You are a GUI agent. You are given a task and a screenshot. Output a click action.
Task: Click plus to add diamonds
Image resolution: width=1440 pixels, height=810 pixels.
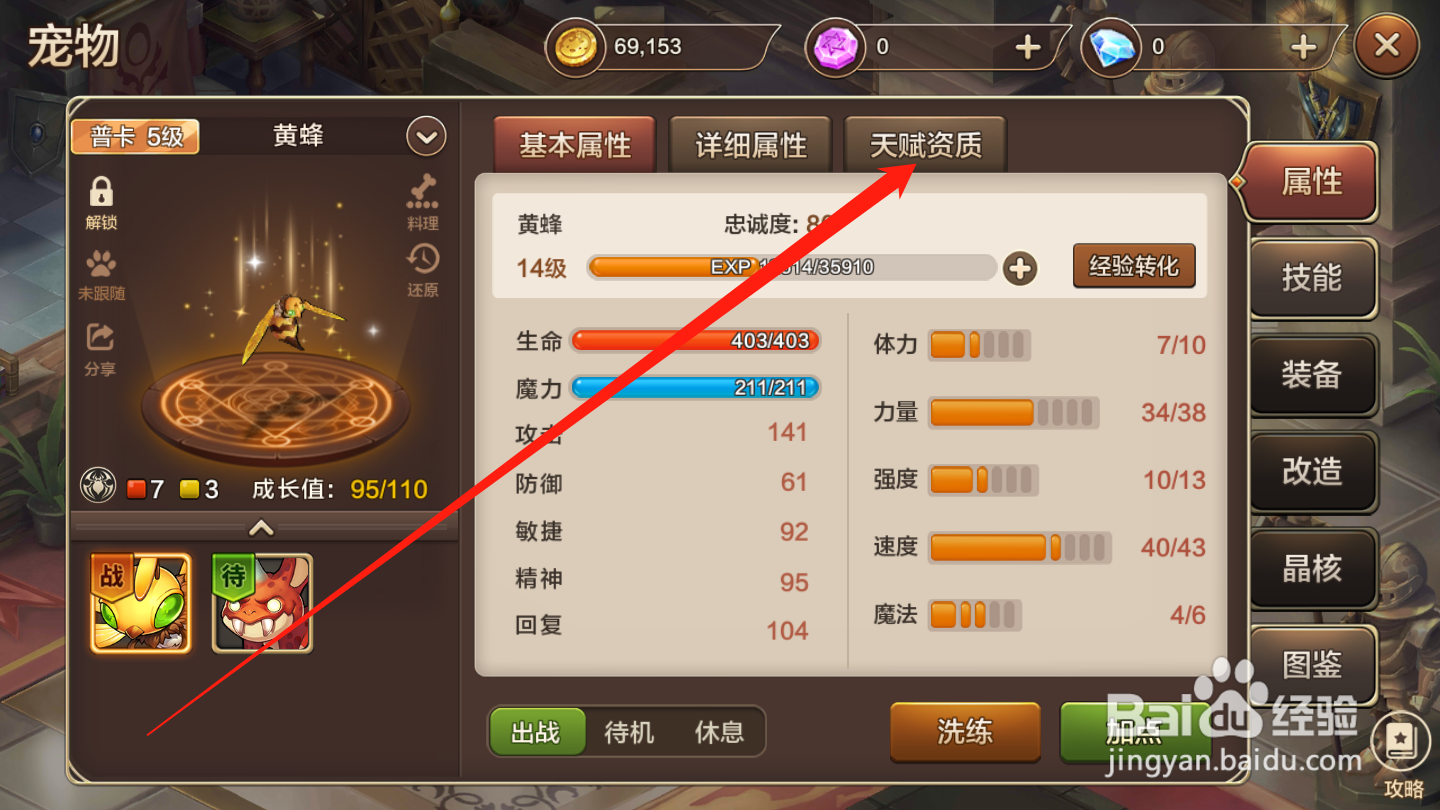pos(1302,46)
